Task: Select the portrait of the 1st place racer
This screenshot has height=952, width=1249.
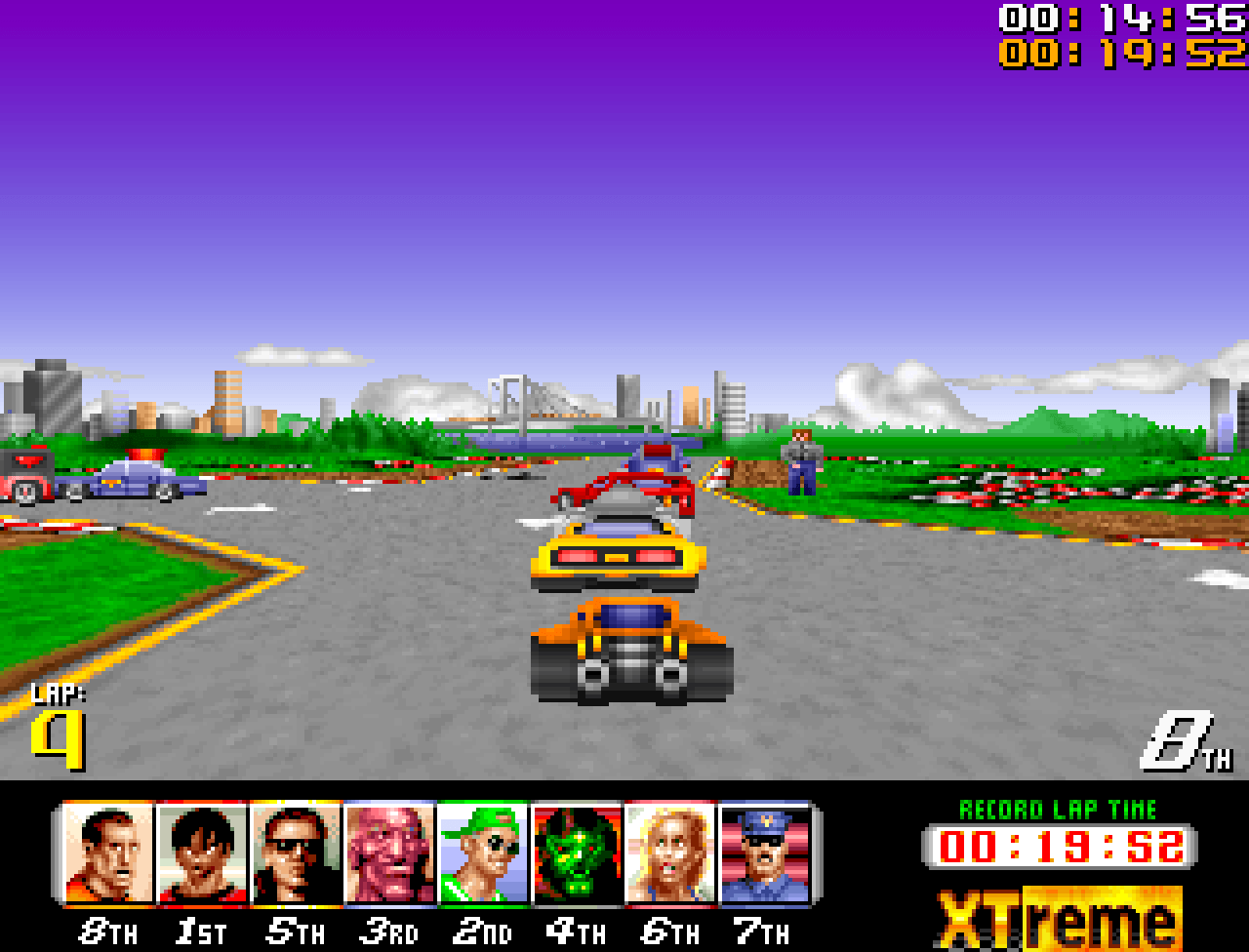Action: (202, 853)
